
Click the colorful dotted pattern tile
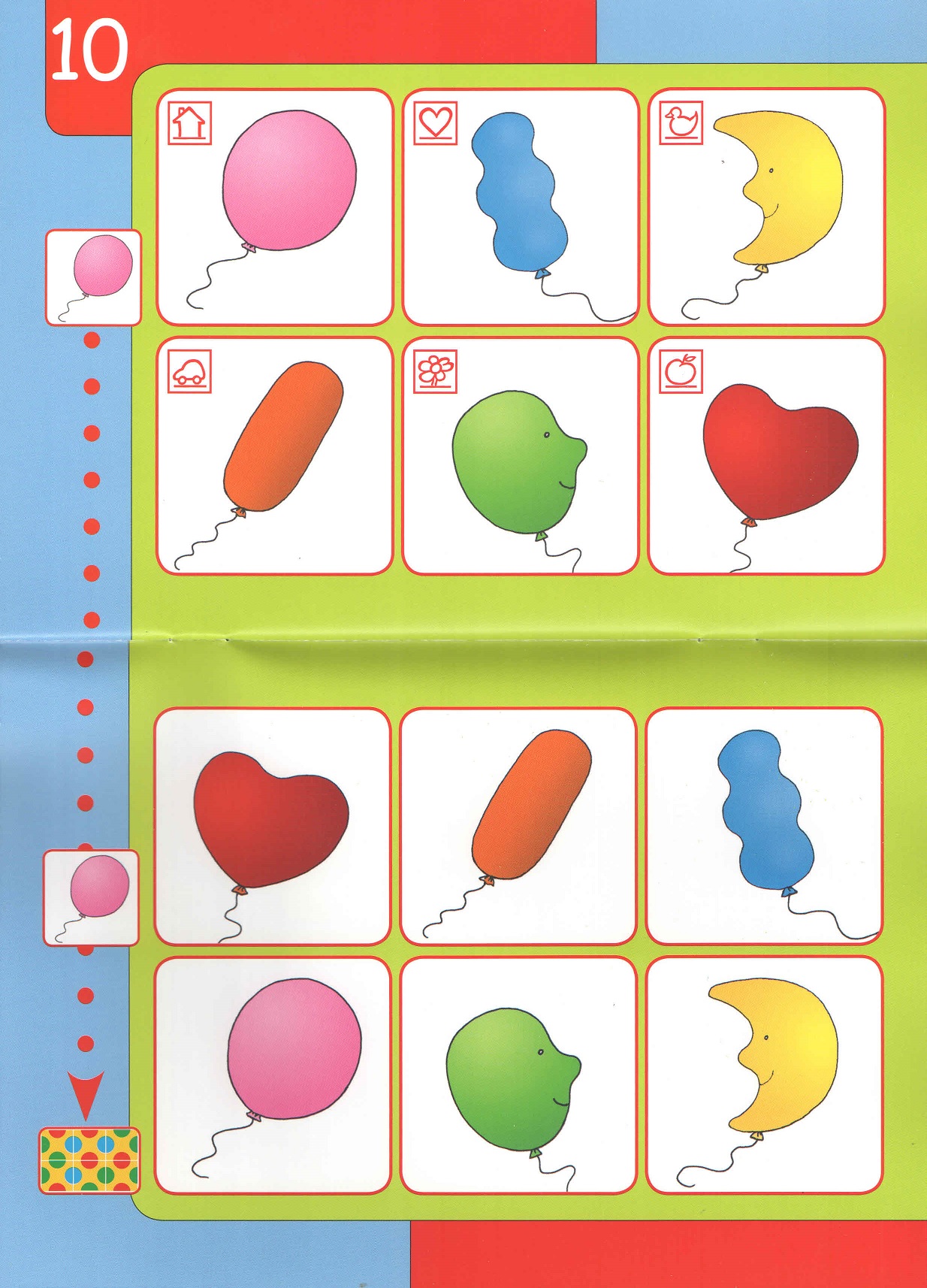(89, 1160)
